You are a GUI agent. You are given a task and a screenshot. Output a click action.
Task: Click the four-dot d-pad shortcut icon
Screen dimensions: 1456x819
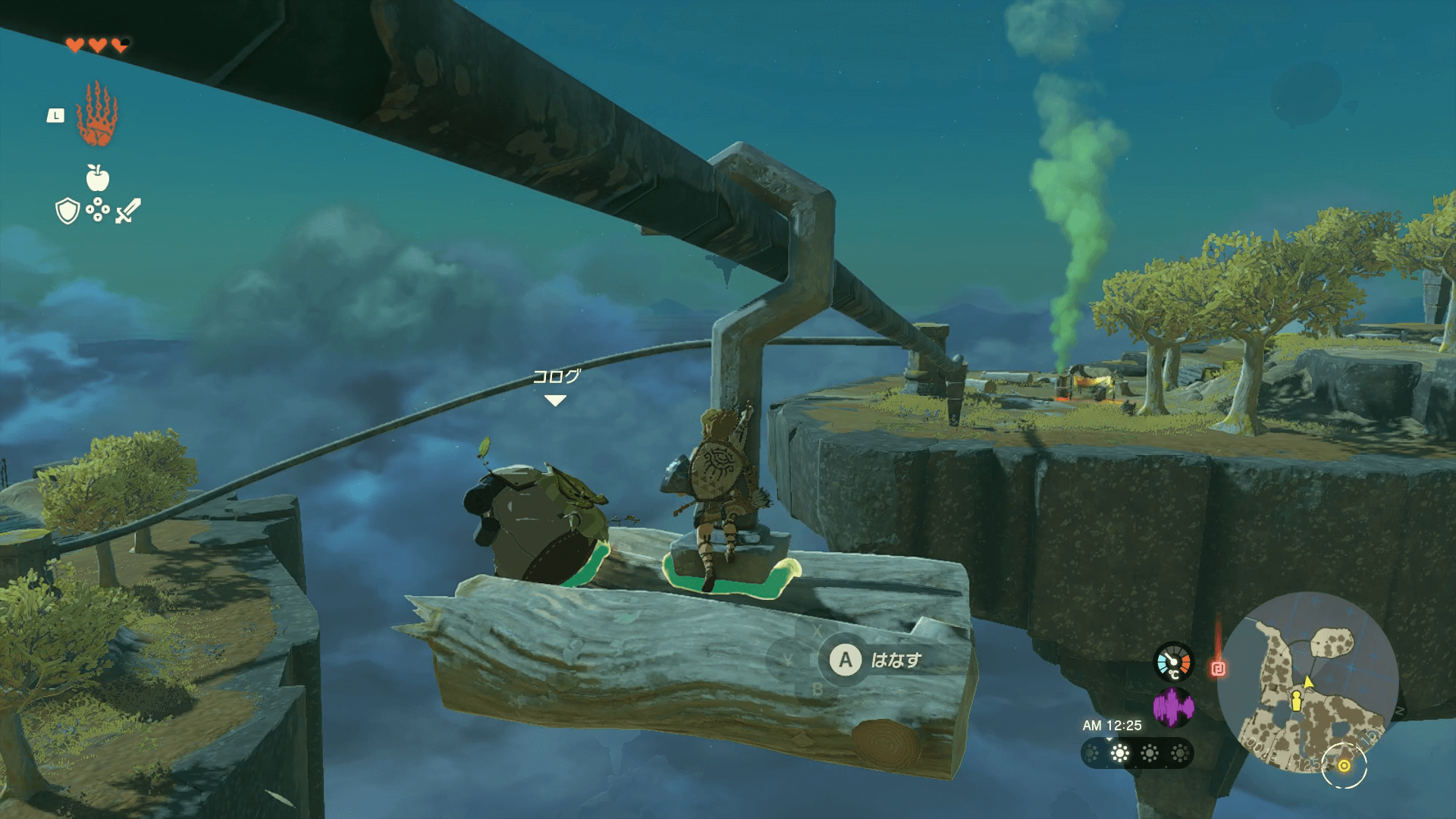tap(98, 210)
